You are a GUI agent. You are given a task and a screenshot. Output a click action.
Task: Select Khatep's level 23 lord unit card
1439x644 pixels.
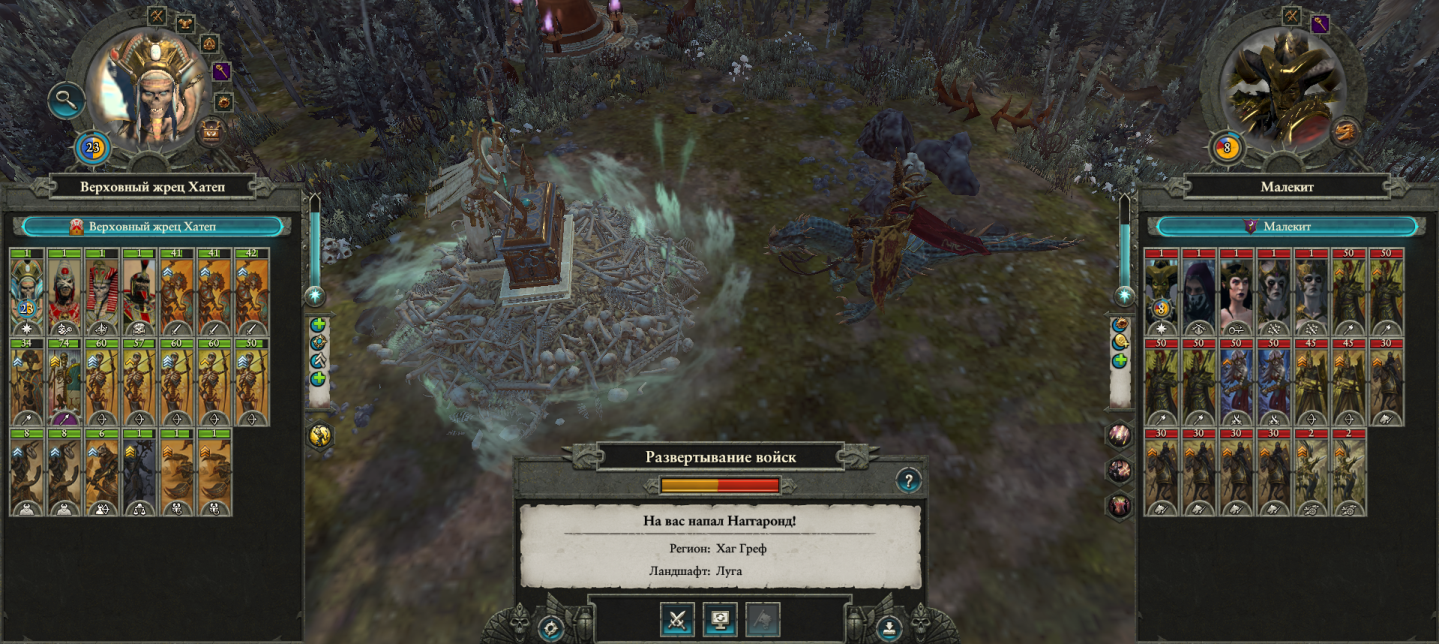27,291
